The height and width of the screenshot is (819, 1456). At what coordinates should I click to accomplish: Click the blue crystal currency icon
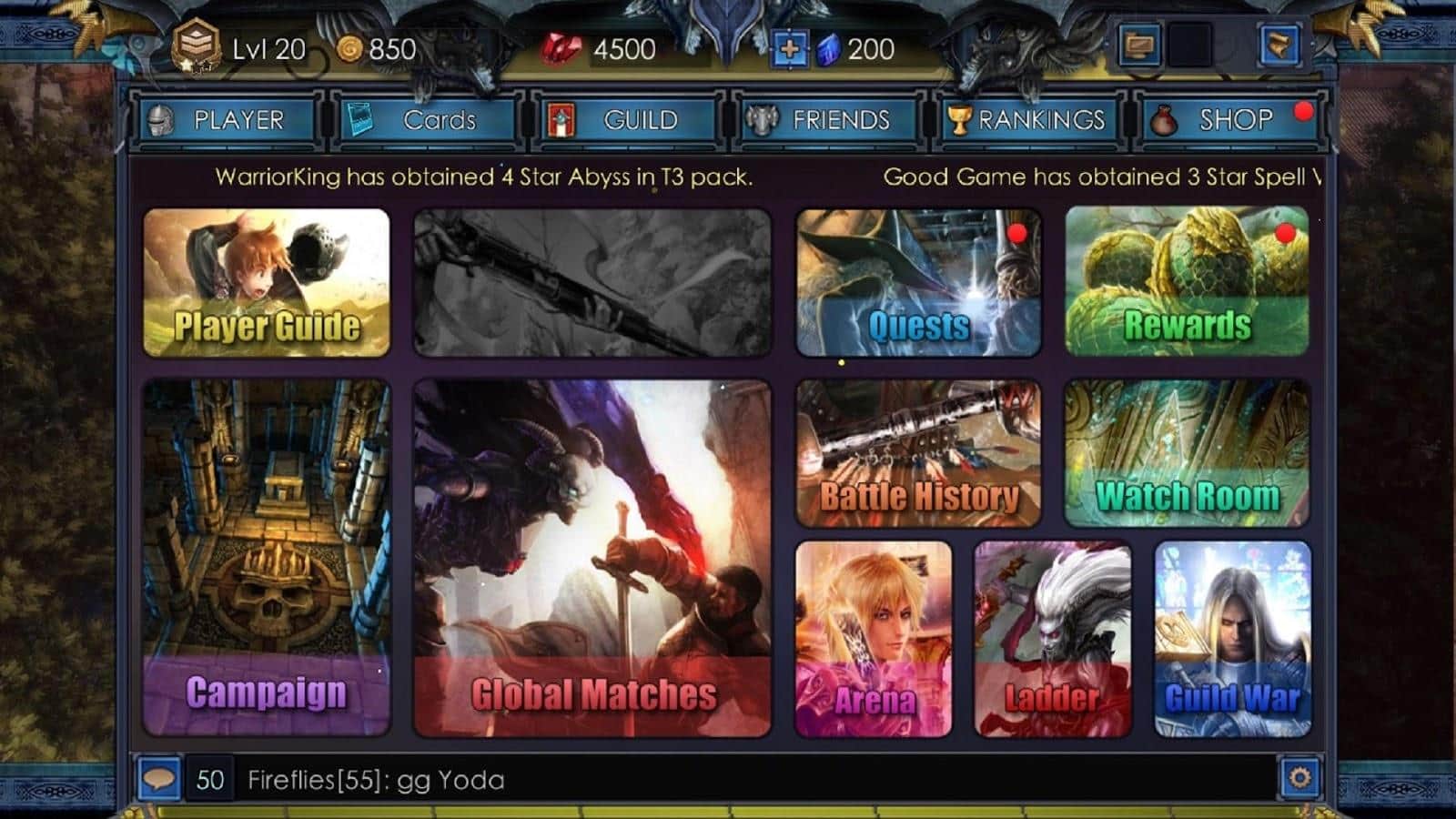click(x=824, y=49)
